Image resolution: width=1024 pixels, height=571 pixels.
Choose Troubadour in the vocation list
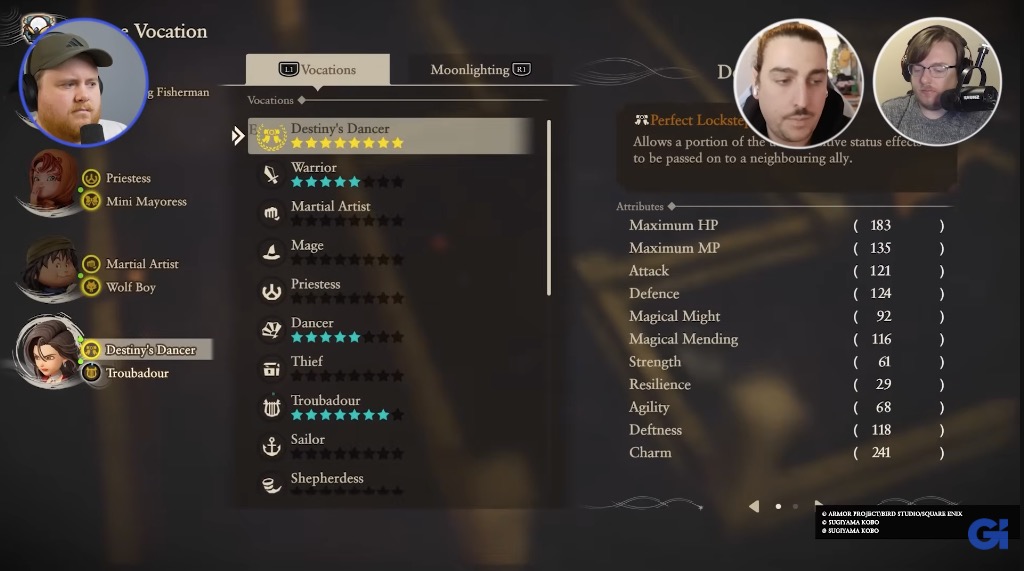(390, 408)
